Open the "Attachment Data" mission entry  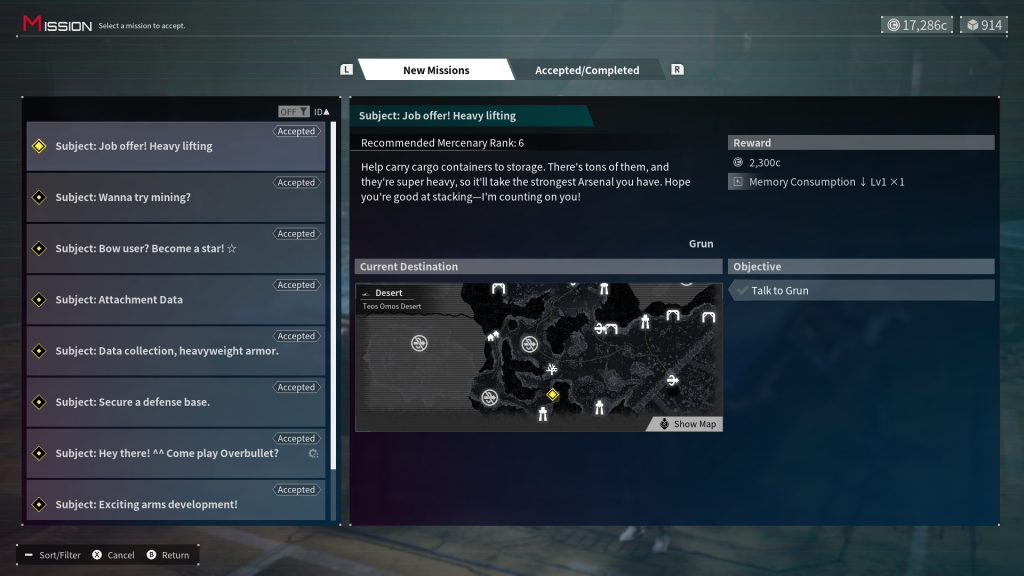click(176, 299)
